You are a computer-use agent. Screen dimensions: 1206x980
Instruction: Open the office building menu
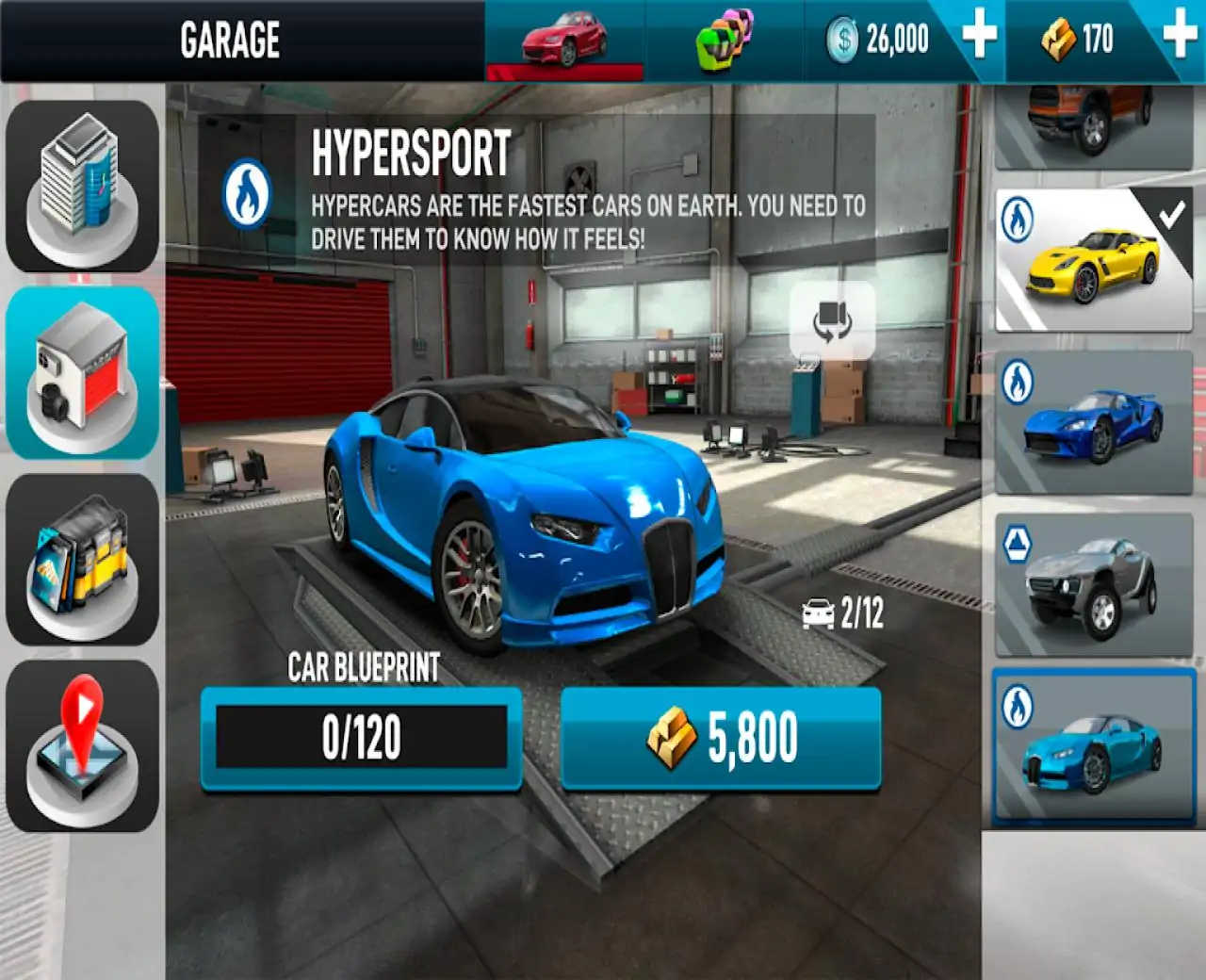[x=82, y=187]
